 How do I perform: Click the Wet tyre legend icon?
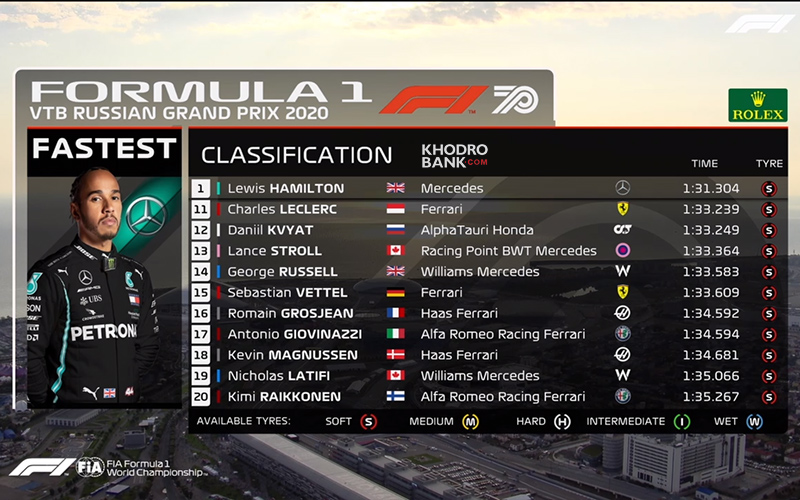pyautogui.click(x=754, y=422)
